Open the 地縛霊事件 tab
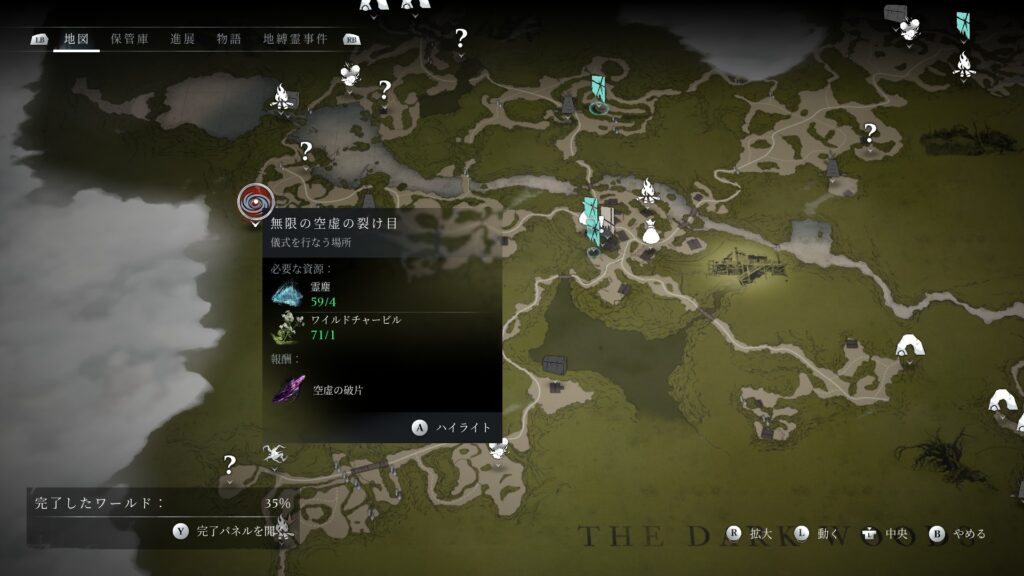The width and height of the screenshot is (1024, 576). click(x=294, y=39)
